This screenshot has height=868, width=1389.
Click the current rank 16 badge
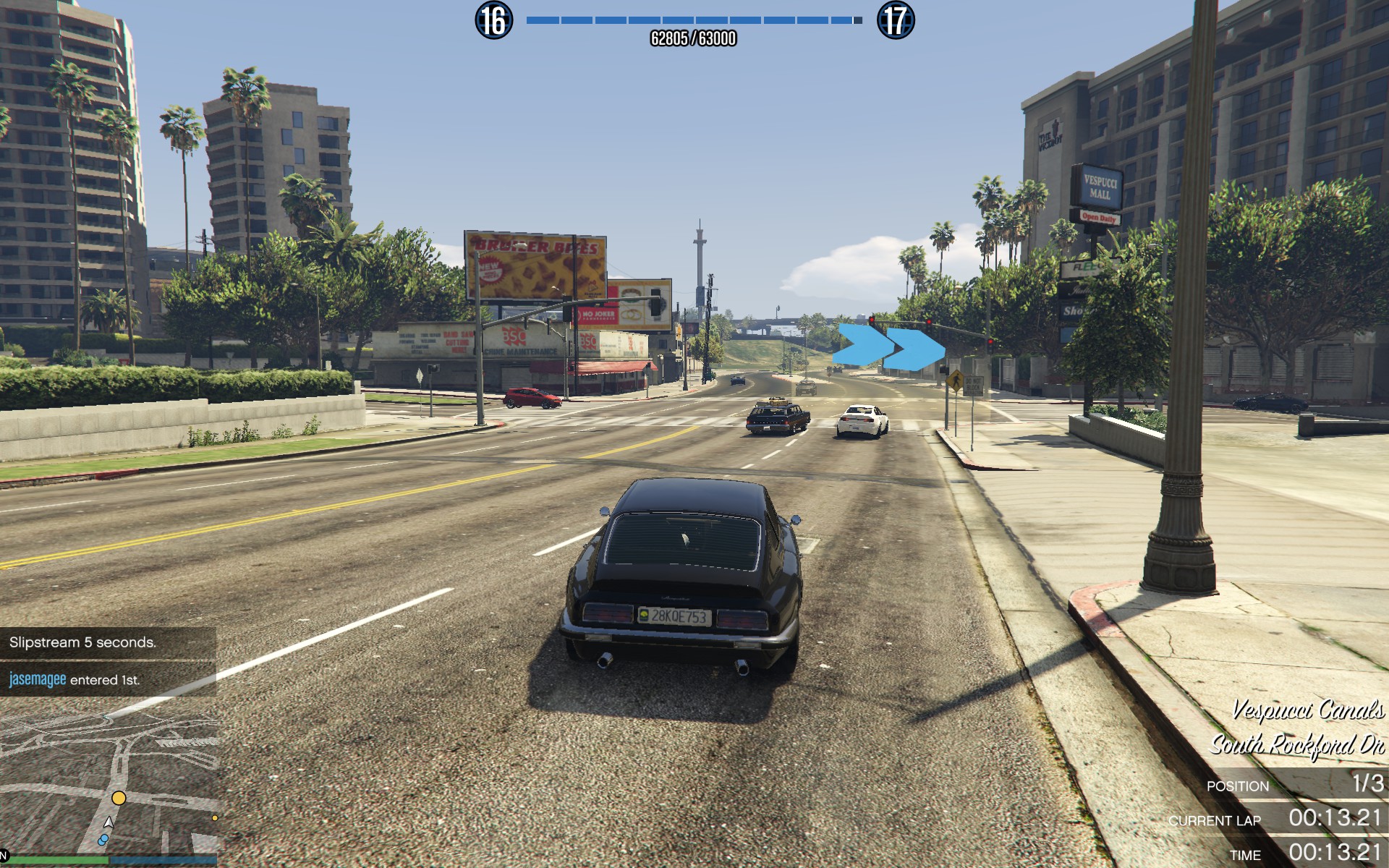point(494,20)
